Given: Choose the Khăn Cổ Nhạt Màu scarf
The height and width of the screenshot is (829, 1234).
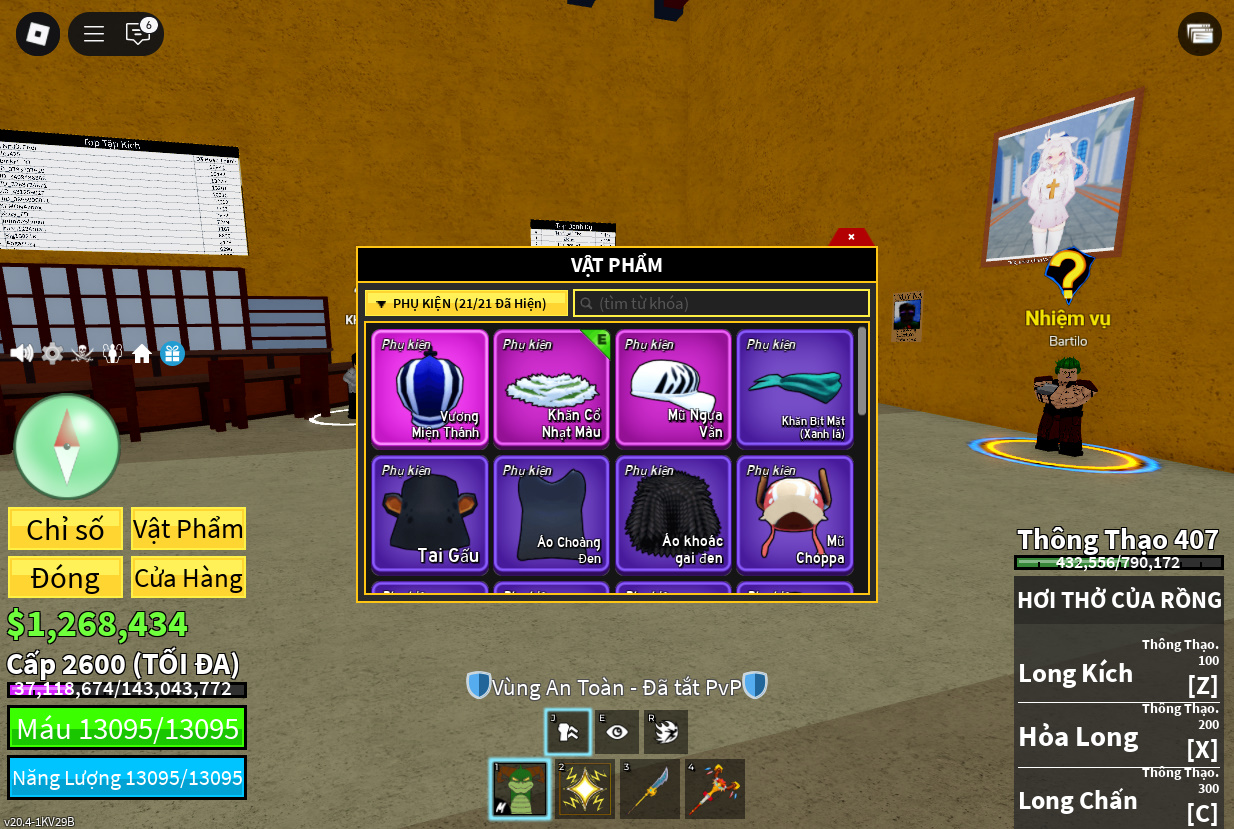Looking at the screenshot, I should click(x=552, y=388).
